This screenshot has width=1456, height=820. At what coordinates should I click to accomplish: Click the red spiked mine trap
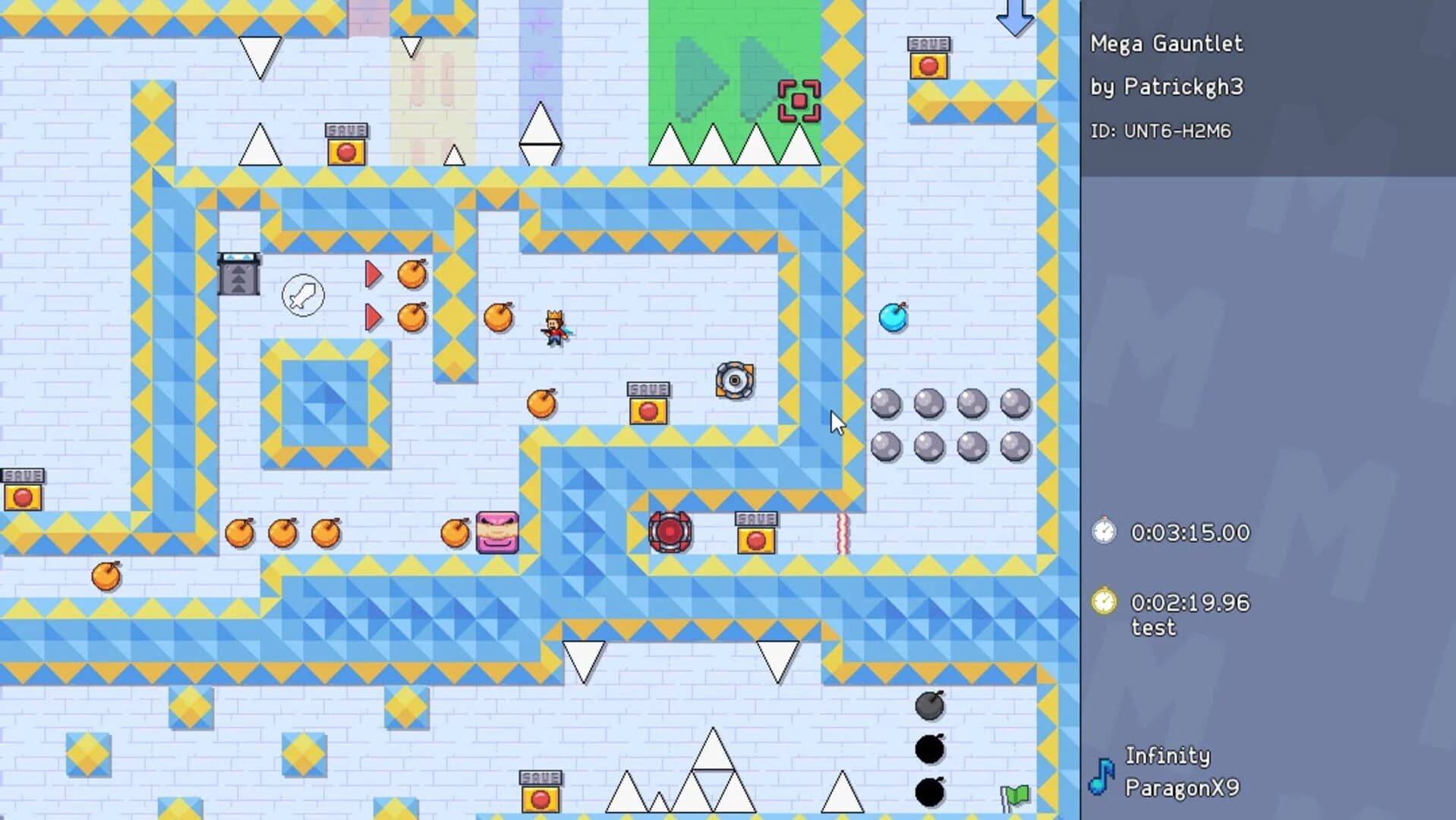[670, 531]
